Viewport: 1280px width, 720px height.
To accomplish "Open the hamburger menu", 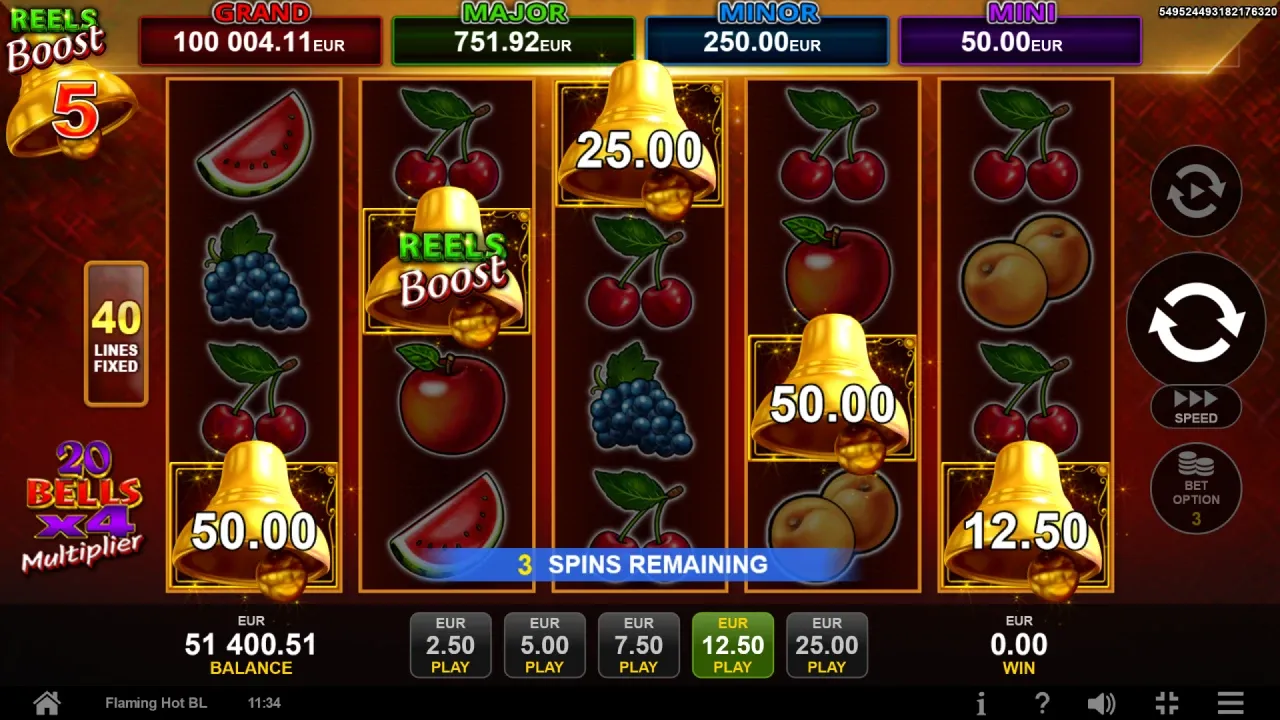I will coord(1230,703).
